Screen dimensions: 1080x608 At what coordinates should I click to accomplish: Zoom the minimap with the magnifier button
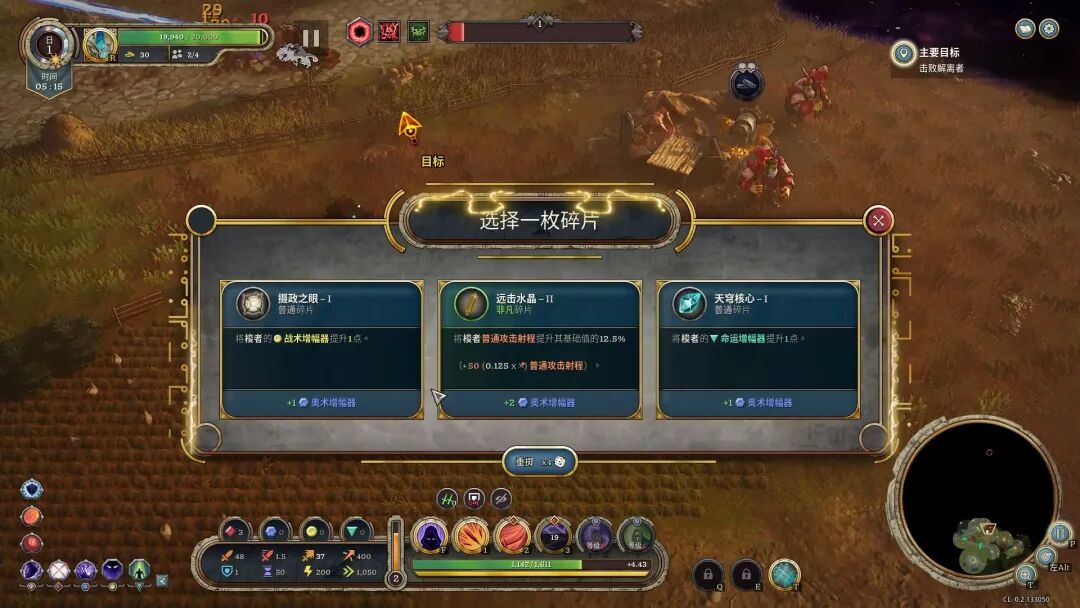(x=1025, y=574)
